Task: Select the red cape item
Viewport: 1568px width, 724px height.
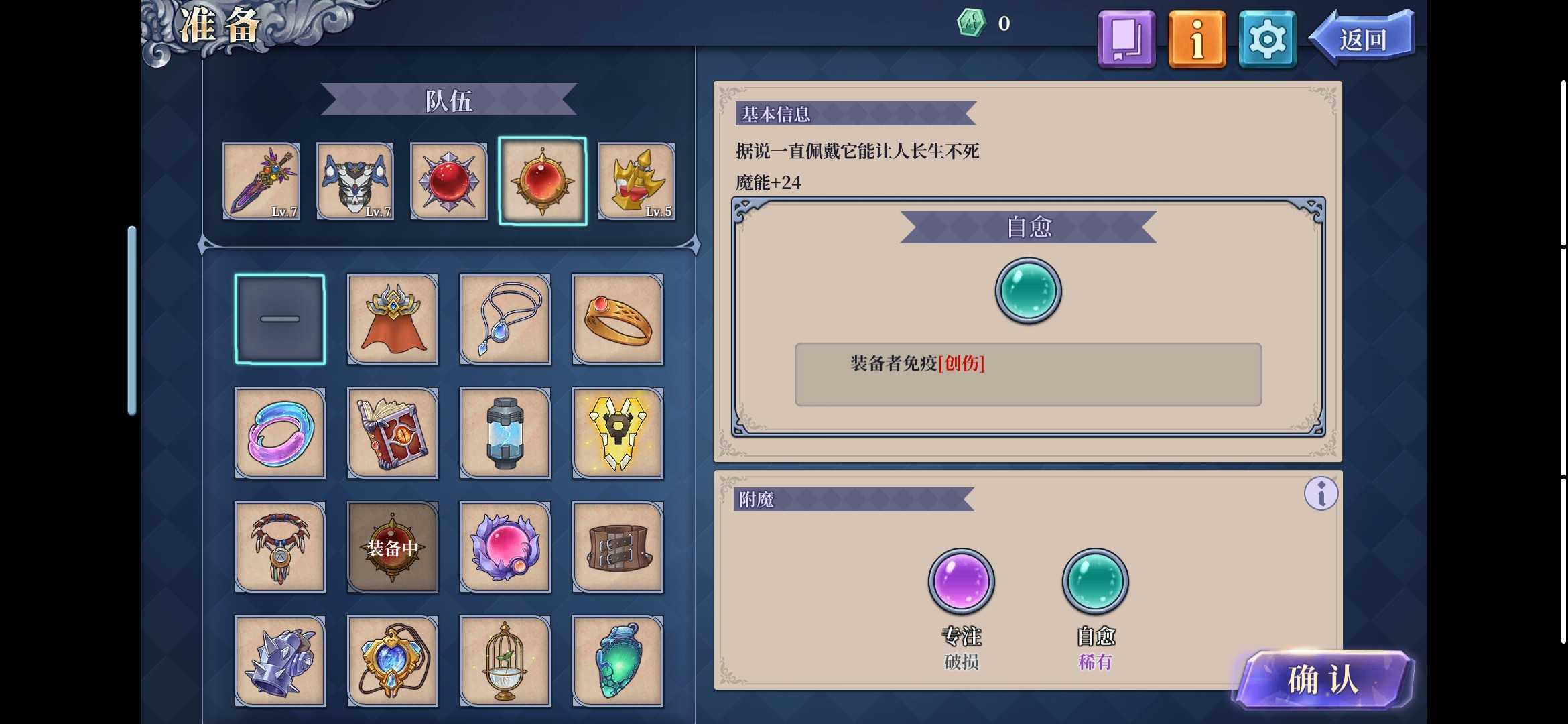Action: click(393, 318)
